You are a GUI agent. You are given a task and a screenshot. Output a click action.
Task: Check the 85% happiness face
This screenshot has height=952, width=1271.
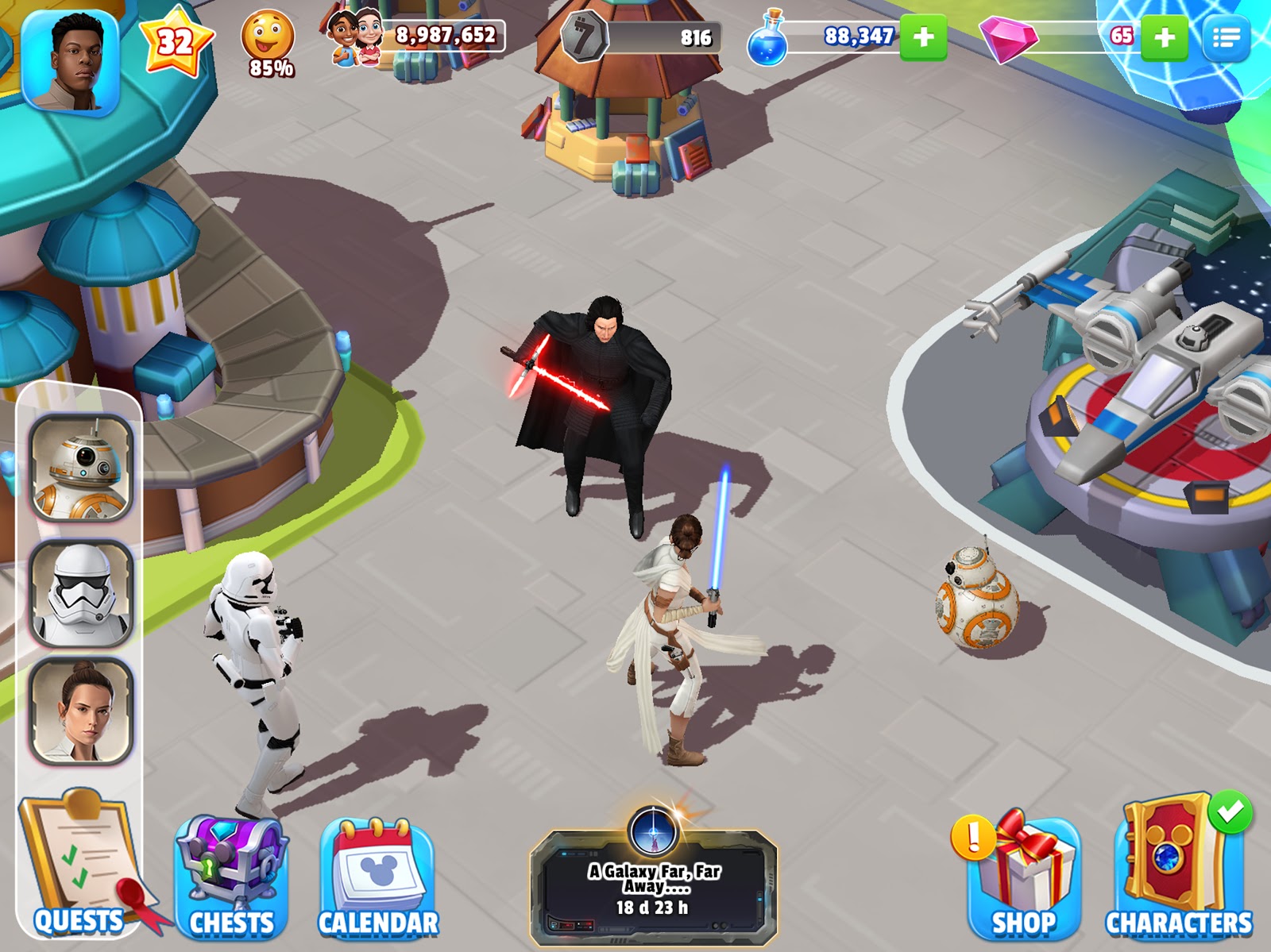268,44
